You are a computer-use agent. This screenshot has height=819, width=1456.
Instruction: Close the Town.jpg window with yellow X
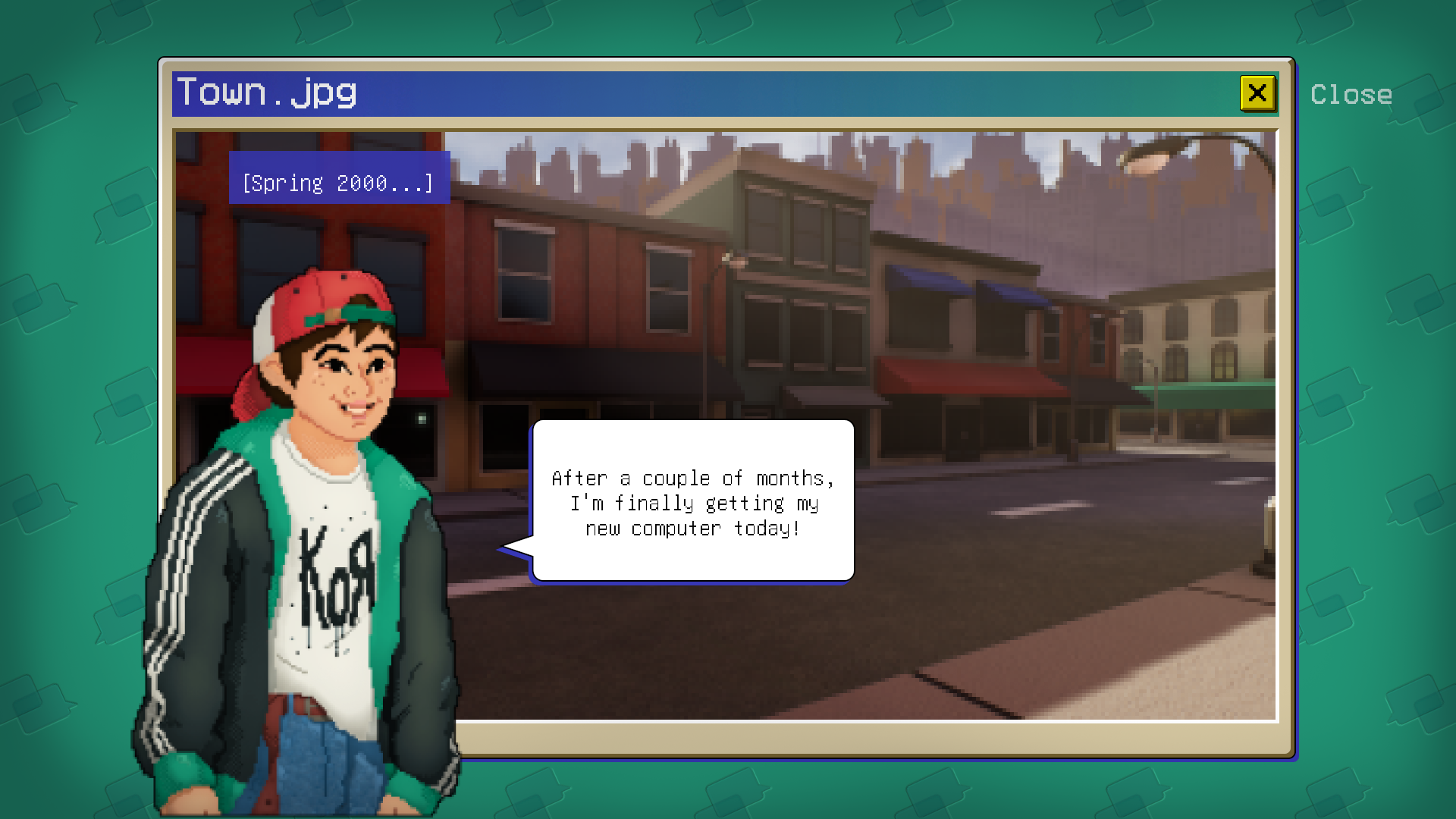1257,93
